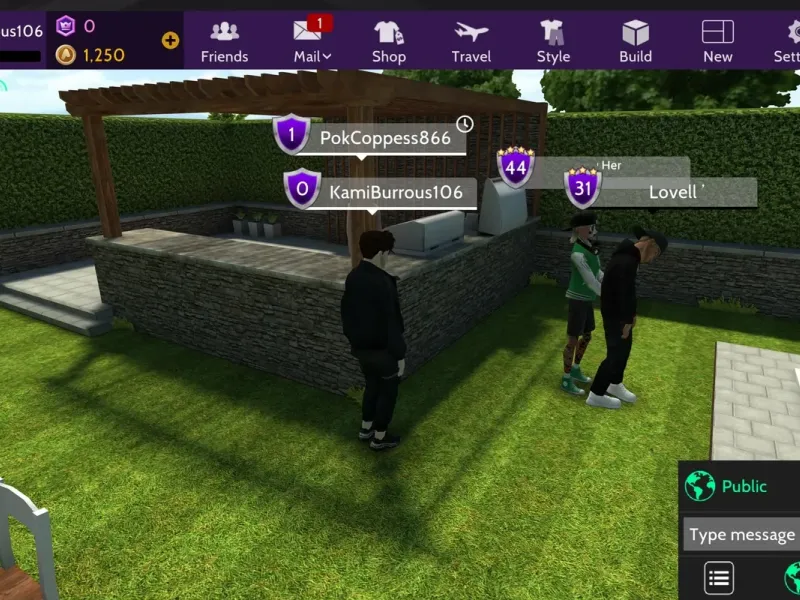Open the Travel menu
This screenshot has width=800, height=600.
tap(471, 40)
